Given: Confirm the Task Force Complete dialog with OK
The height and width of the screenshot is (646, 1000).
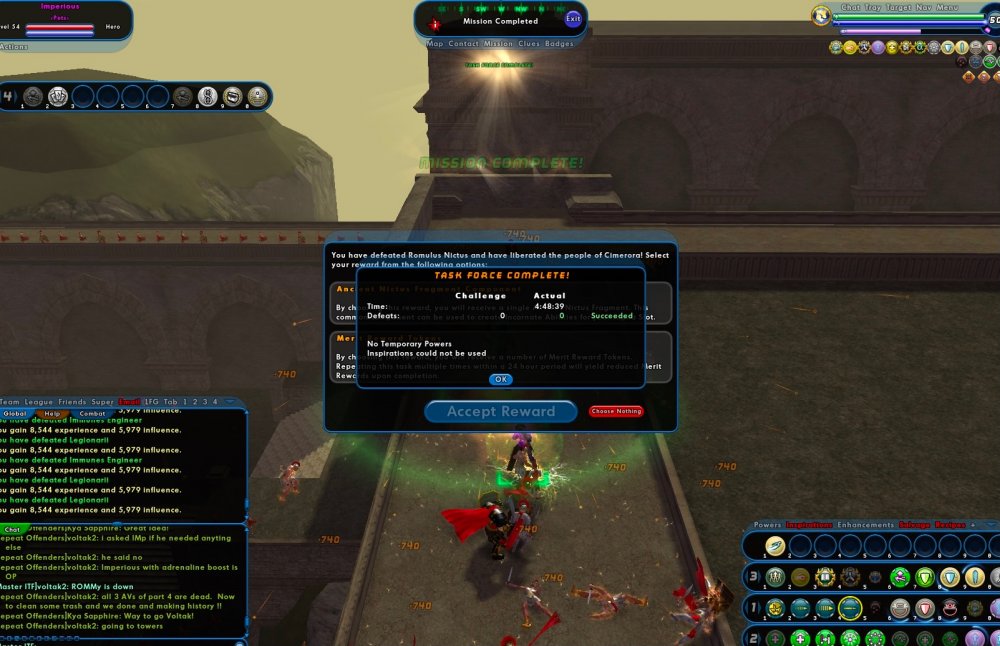Looking at the screenshot, I should coord(501,379).
